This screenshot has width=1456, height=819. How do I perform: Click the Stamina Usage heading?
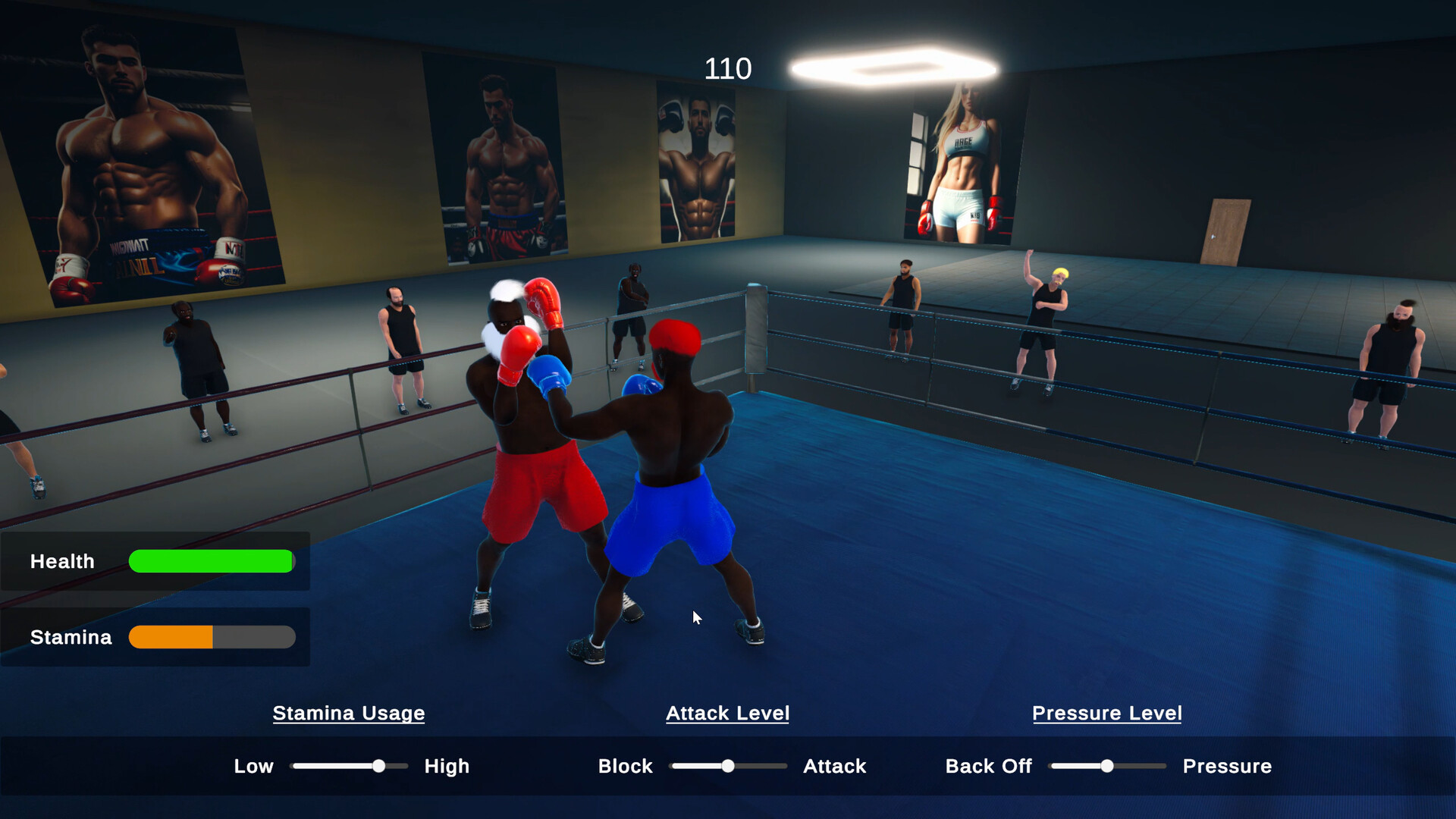348,713
